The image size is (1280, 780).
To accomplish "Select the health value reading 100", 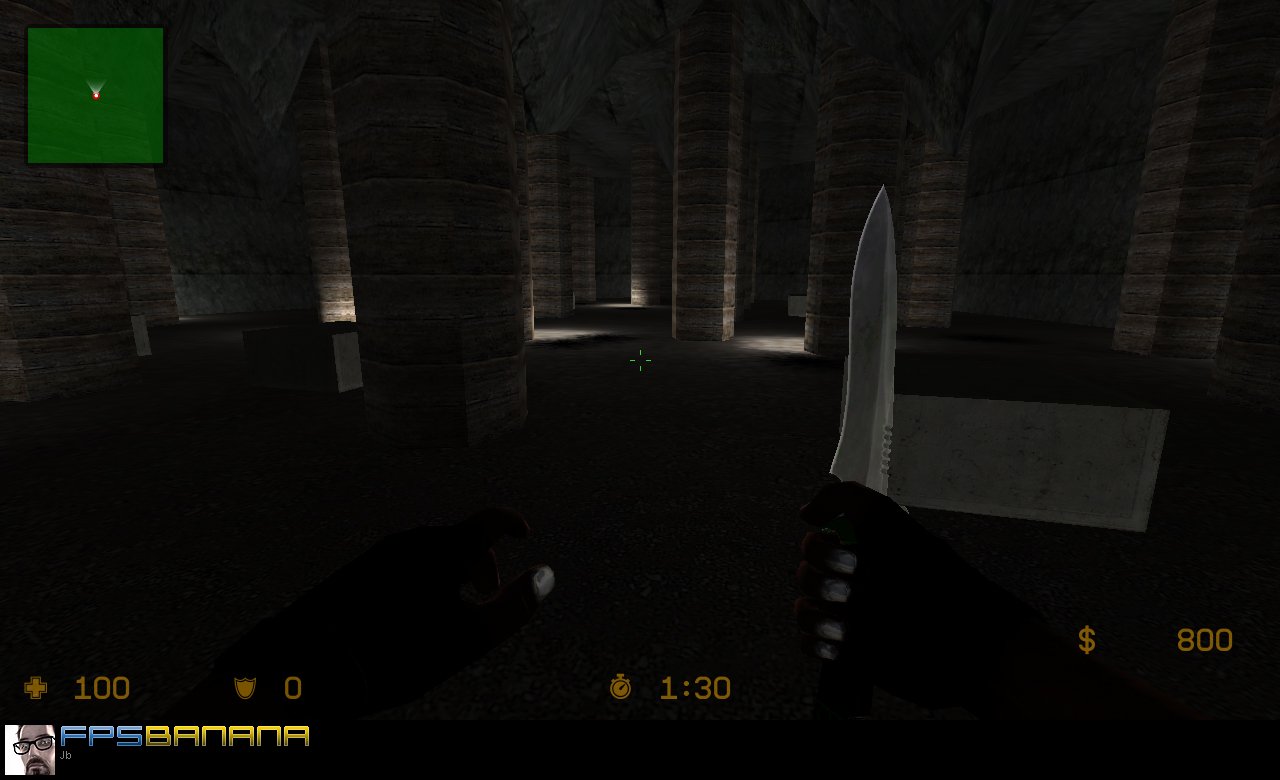I will point(102,687).
